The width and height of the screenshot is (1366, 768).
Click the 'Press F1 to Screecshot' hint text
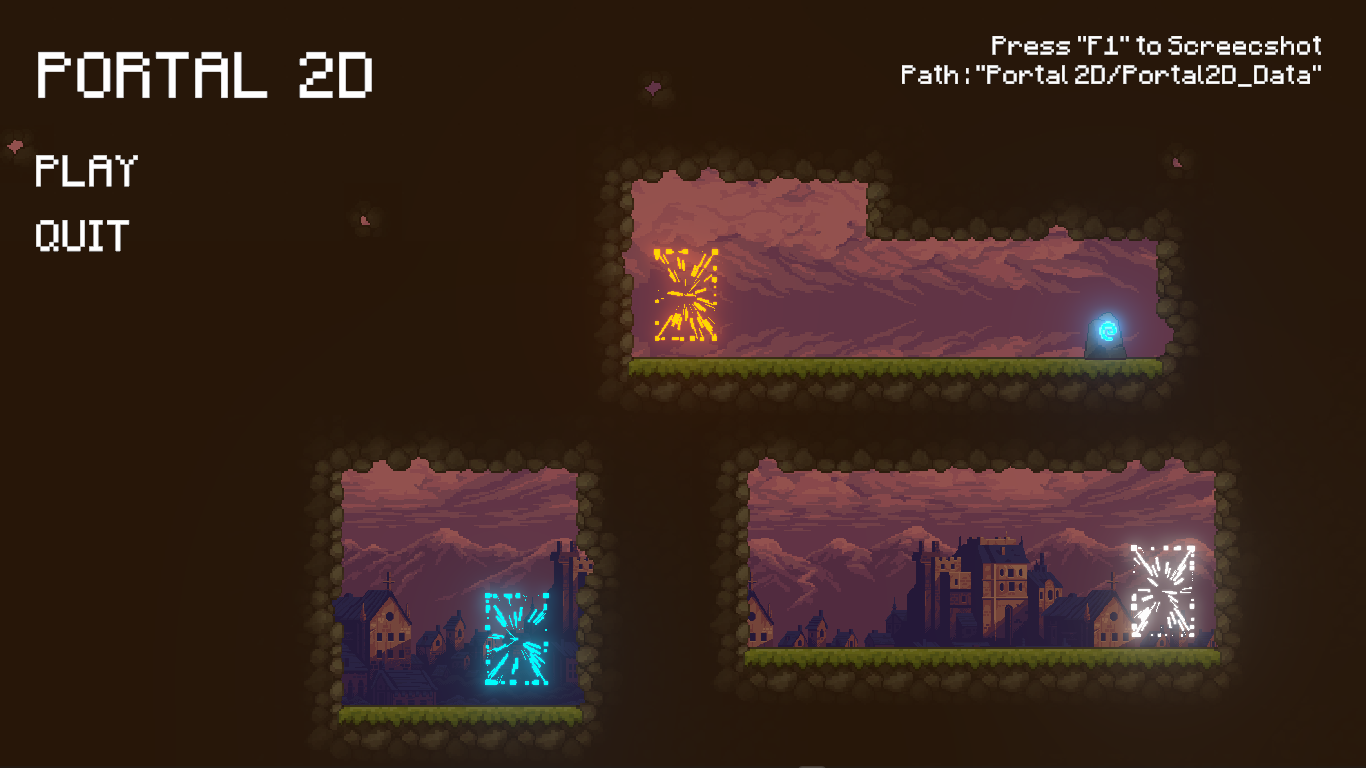click(1155, 45)
